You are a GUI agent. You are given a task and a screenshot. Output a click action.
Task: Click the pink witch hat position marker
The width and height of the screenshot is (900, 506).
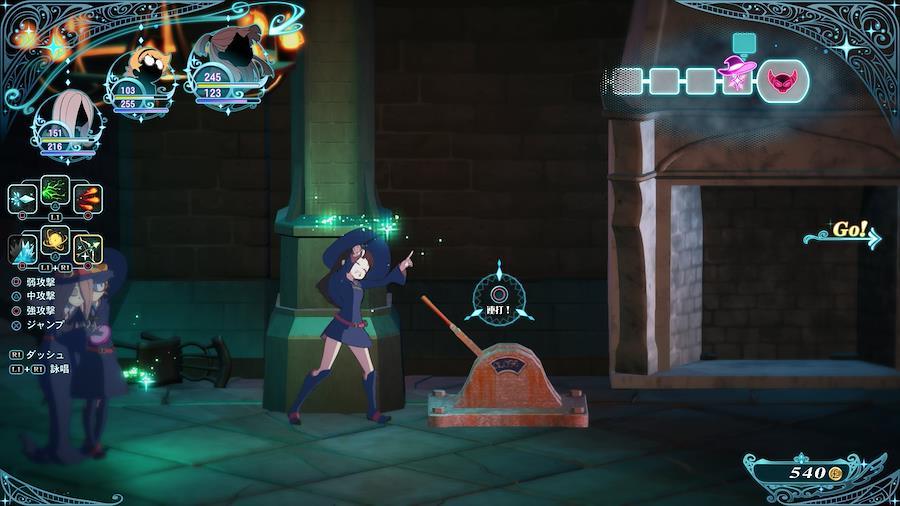coord(739,73)
